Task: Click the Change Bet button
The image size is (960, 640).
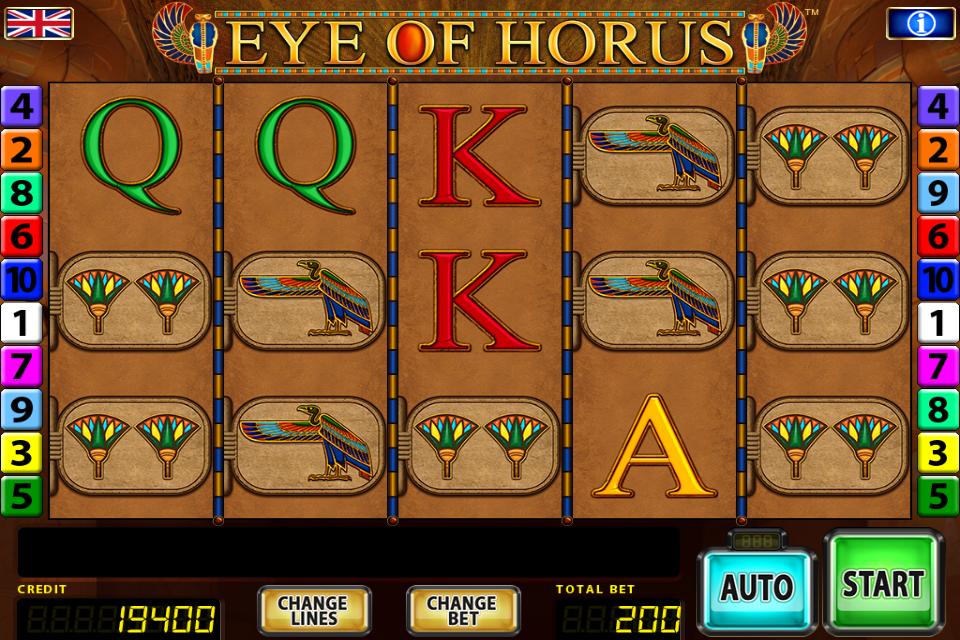Action: (462, 610)
